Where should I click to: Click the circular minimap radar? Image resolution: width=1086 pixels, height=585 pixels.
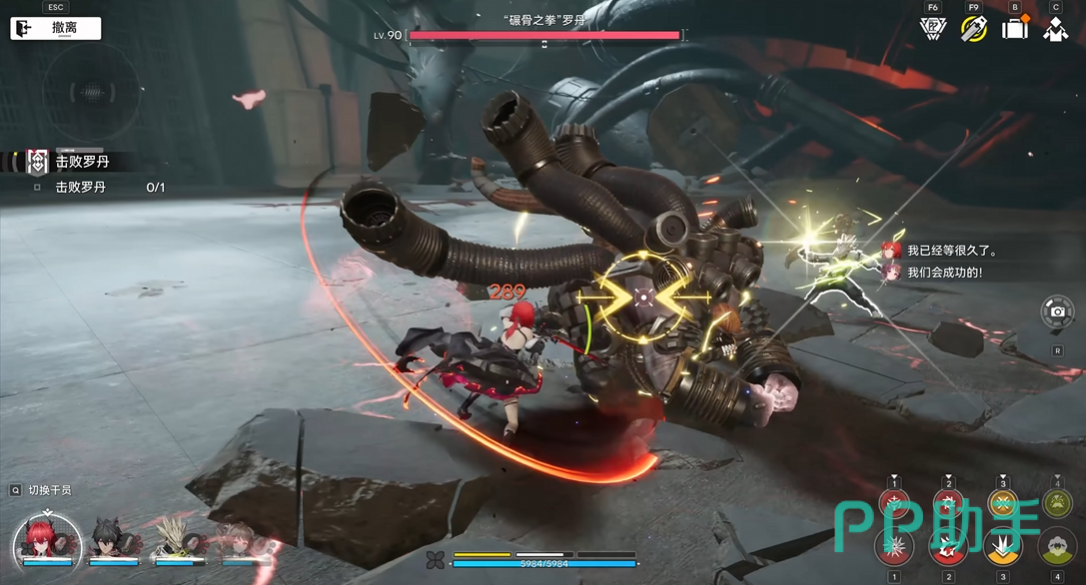coord(92,93)
